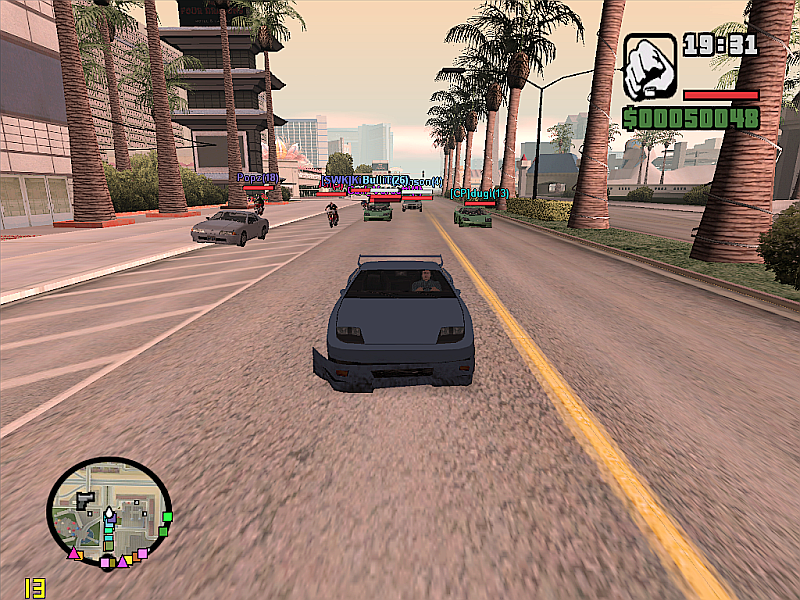
Task: Click the fist weapon icon
Action: (x=650, y=68)
